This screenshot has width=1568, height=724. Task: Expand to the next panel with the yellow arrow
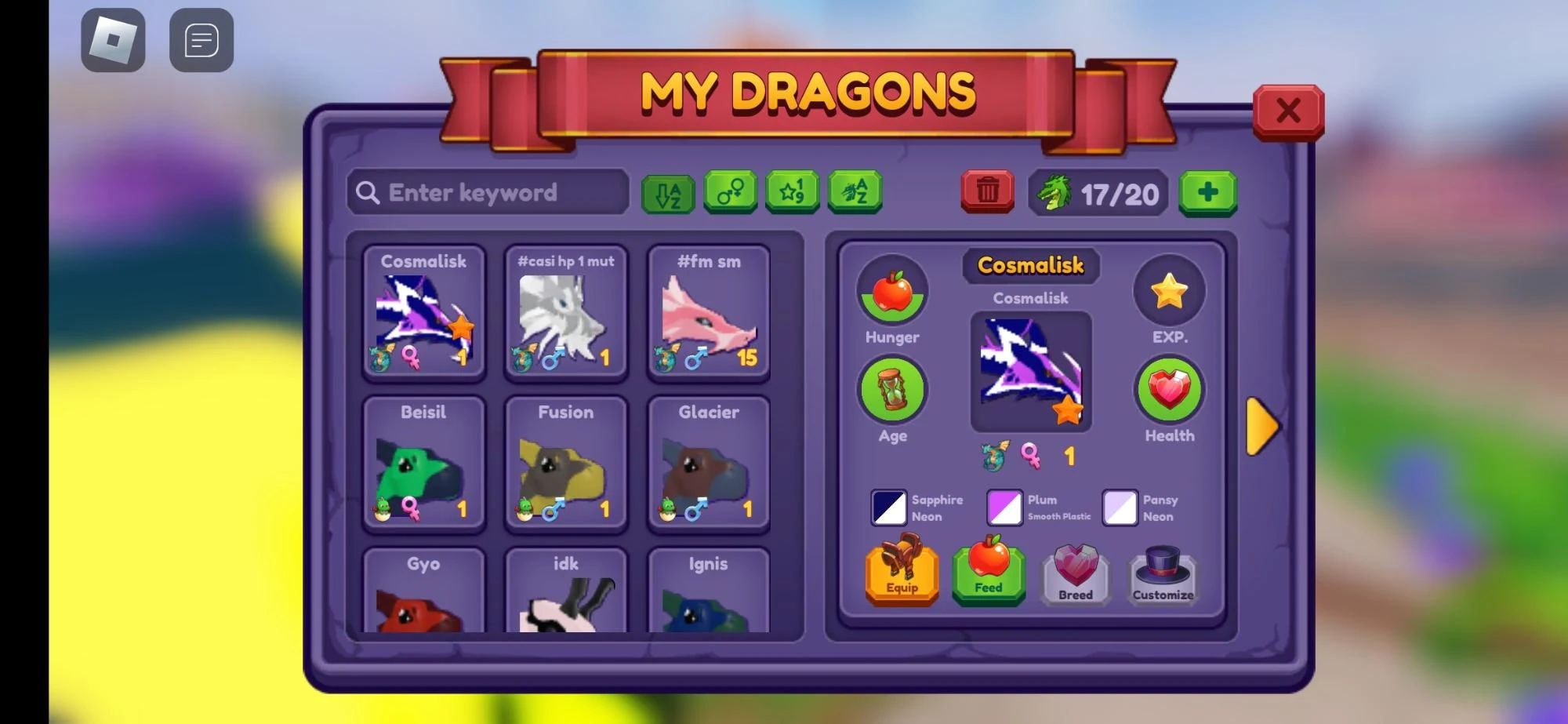(1262, 427)
